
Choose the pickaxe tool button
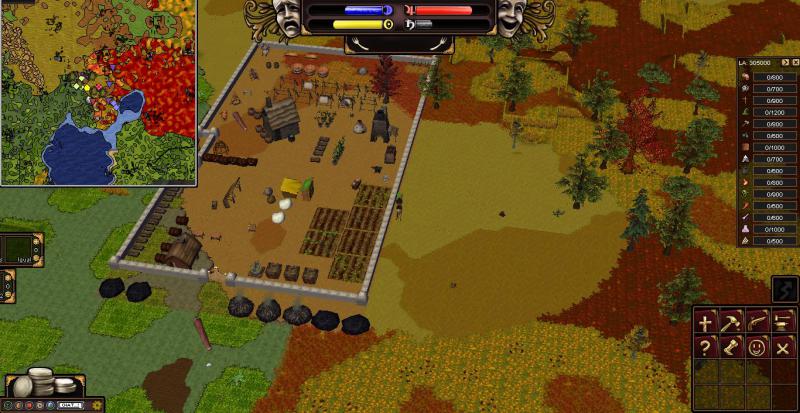tap(731, 322)
